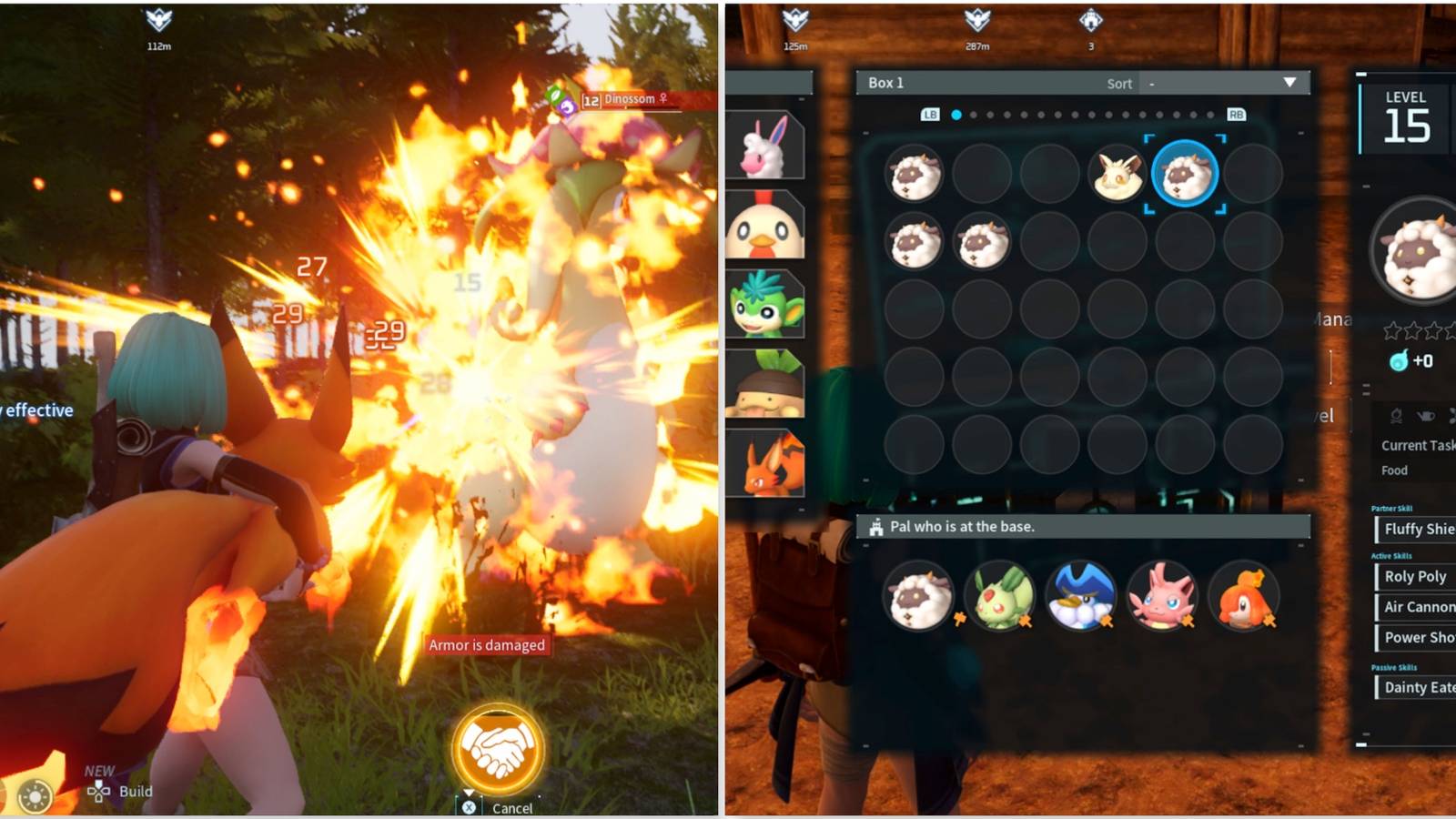Click the LB previous-page tab

pos(929,115)
